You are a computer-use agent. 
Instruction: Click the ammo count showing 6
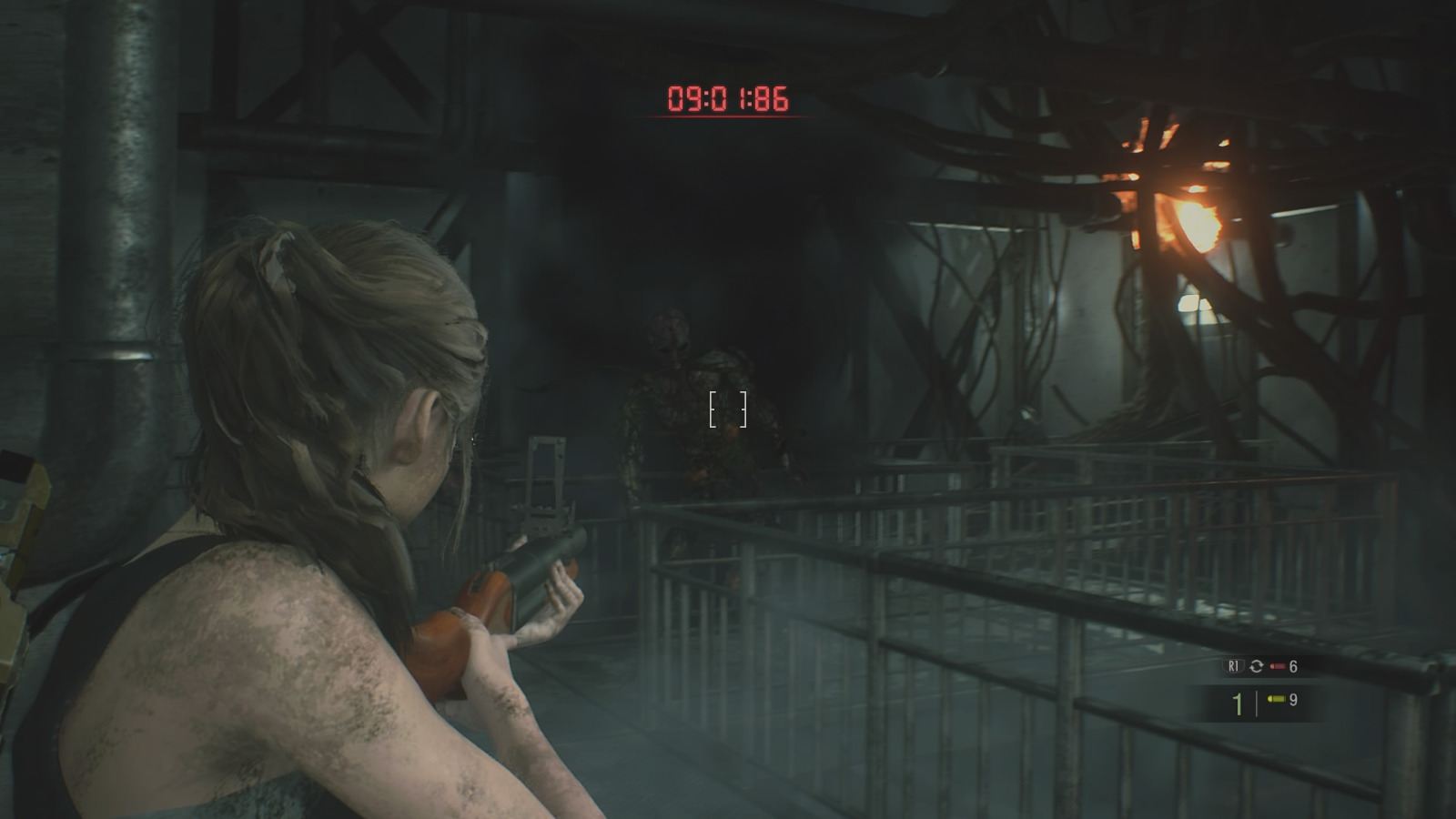click(1294, 666)
